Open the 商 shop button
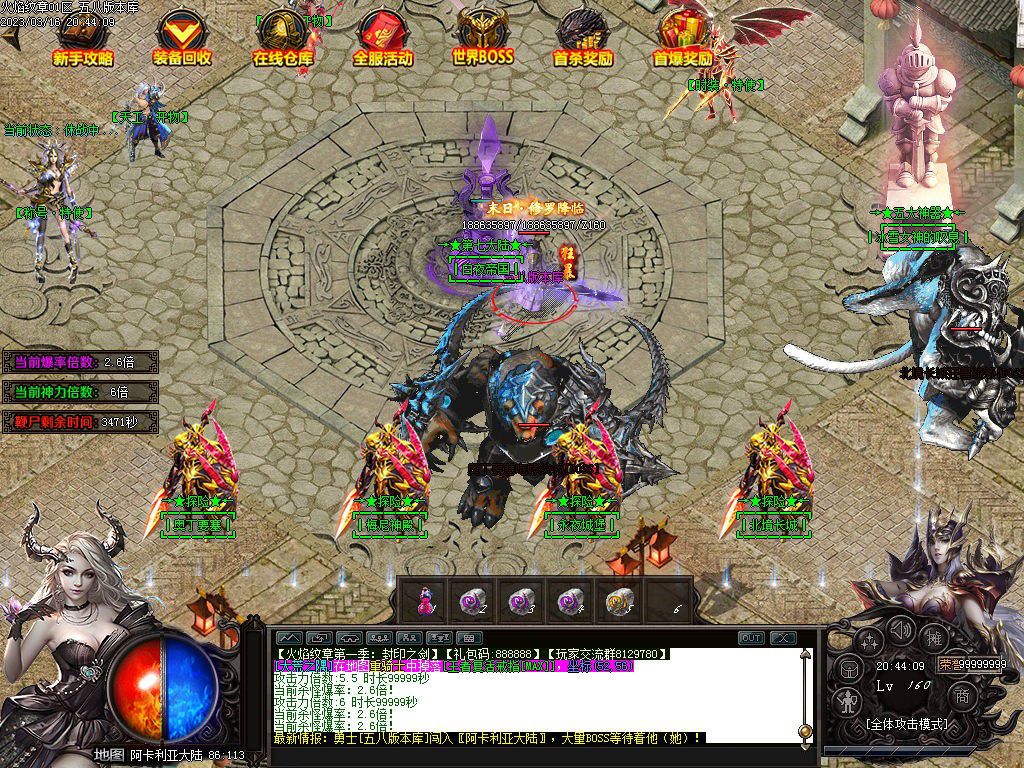Image resolution: width=1024 pixels, height=768 pixels. pyautogui.click(x=961, y=695)
